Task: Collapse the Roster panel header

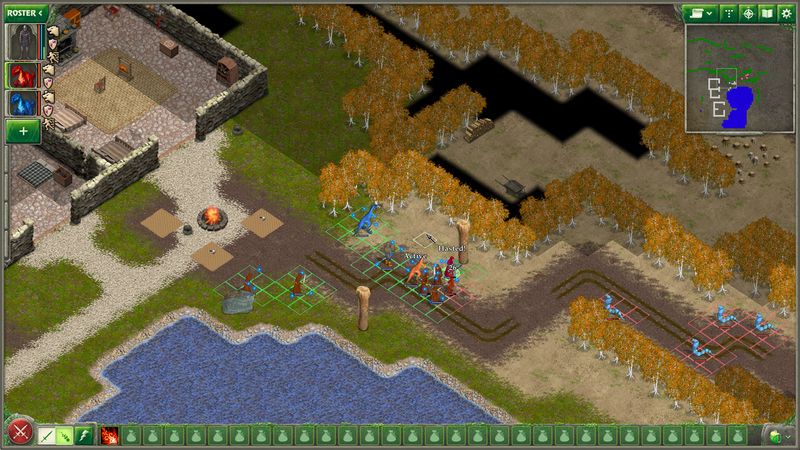Action: click(x=26, y=12)
